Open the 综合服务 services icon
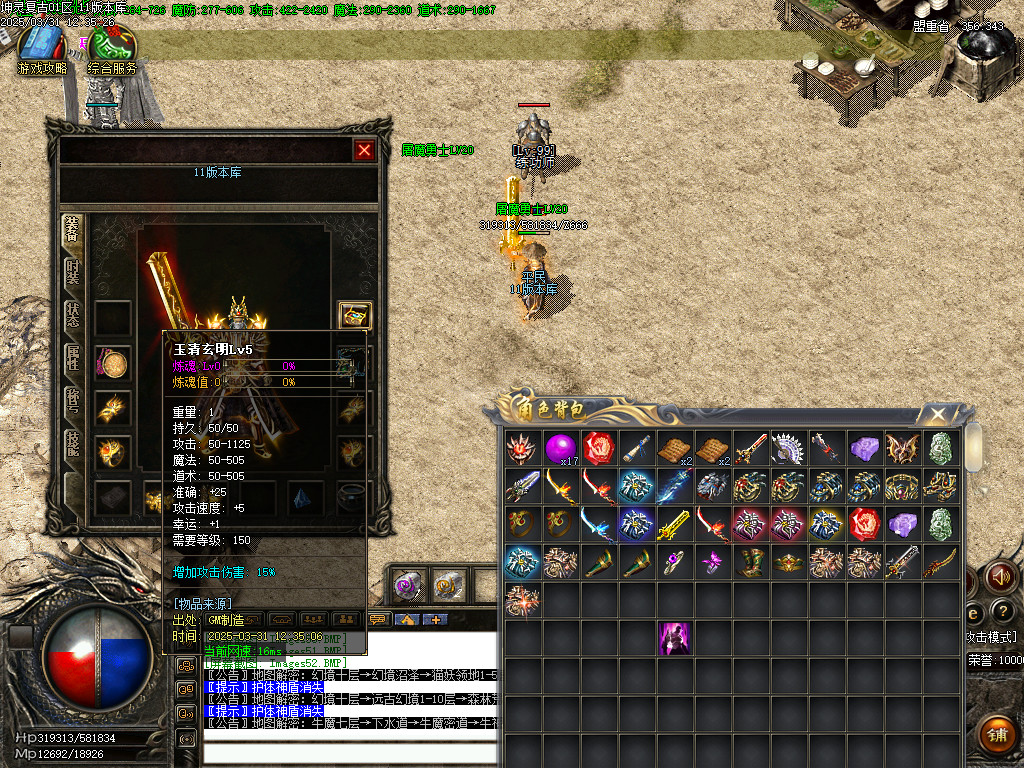 coord(112,48)
